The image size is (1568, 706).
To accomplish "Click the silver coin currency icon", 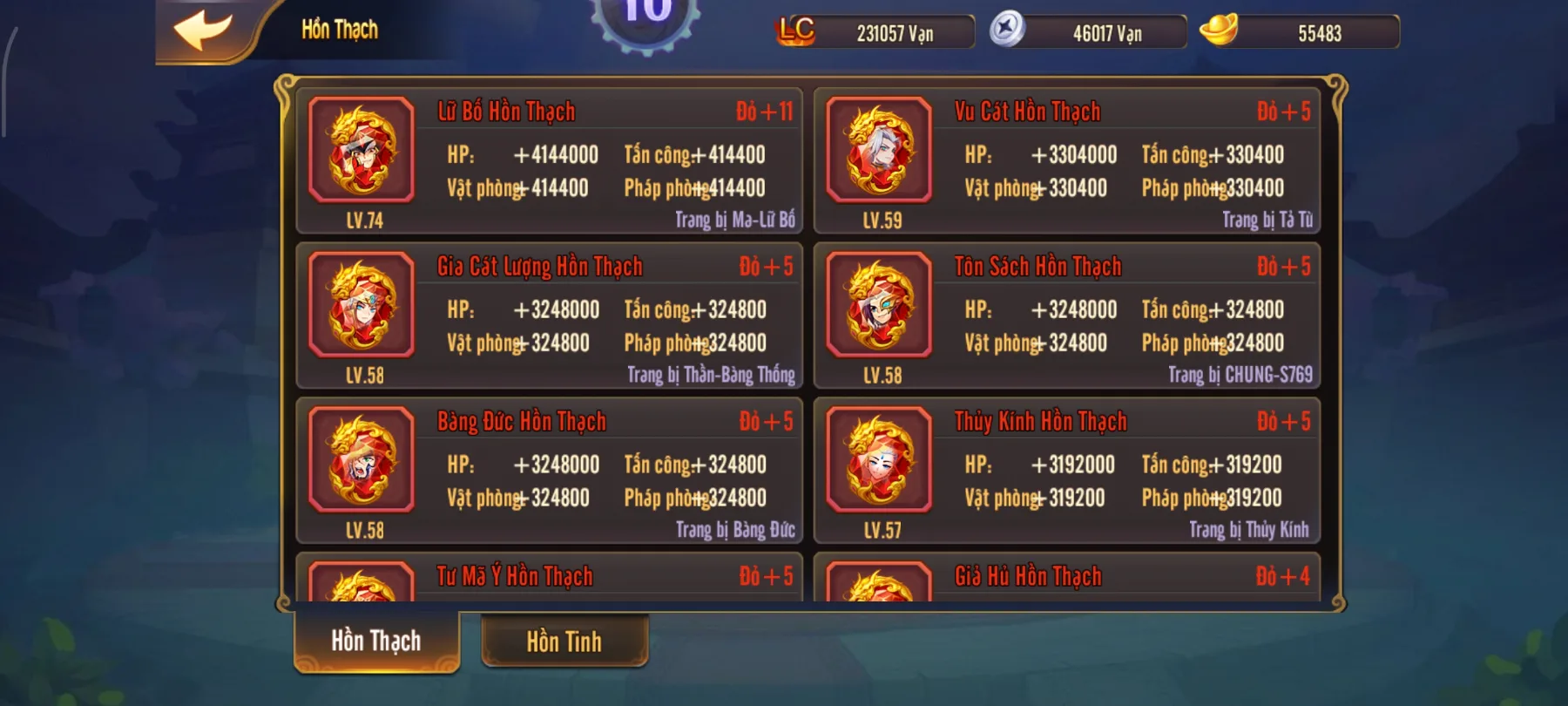I will pyautogui.click(x=1012, y=31).
